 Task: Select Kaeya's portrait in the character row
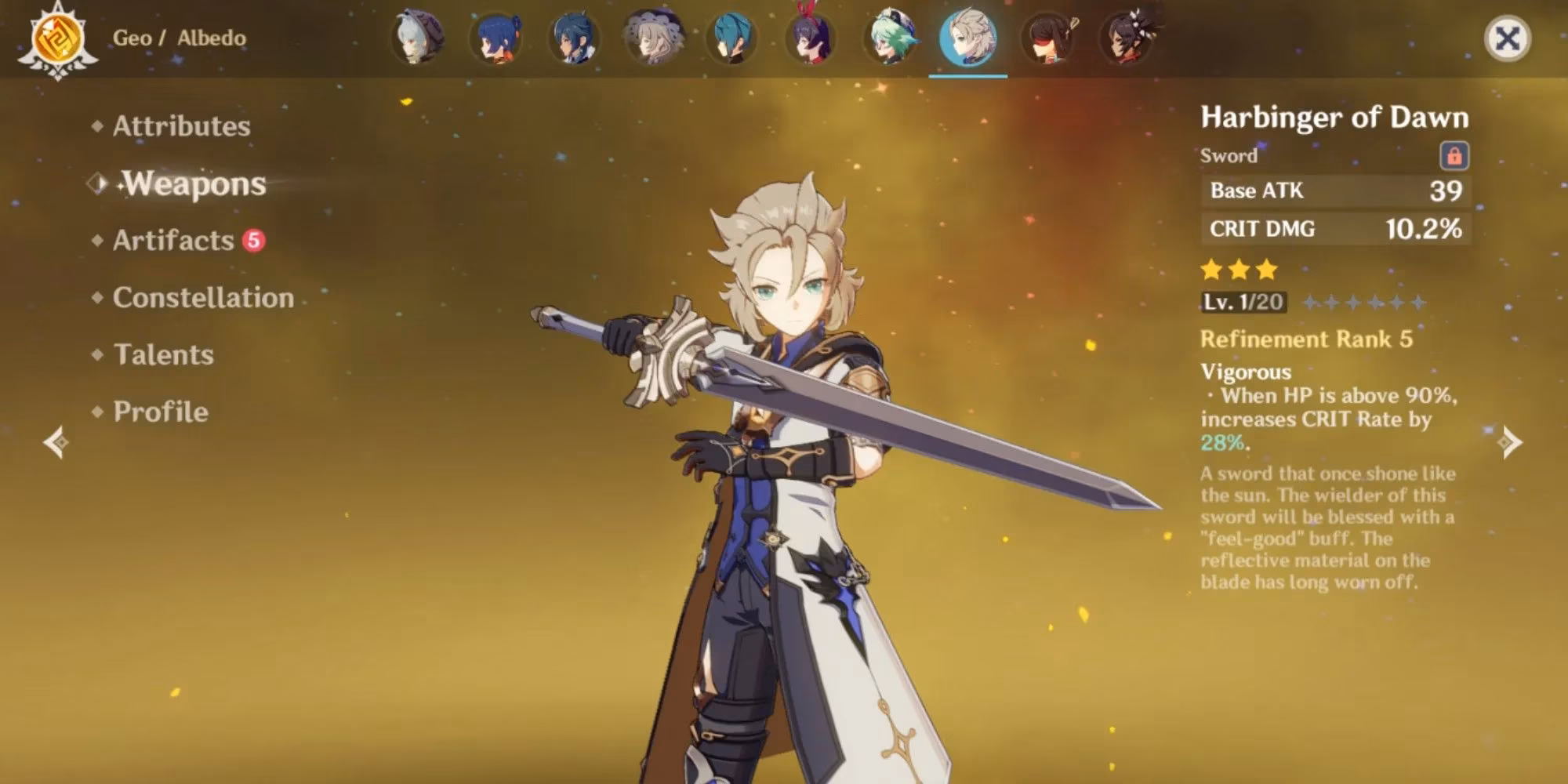click(575, 38)
